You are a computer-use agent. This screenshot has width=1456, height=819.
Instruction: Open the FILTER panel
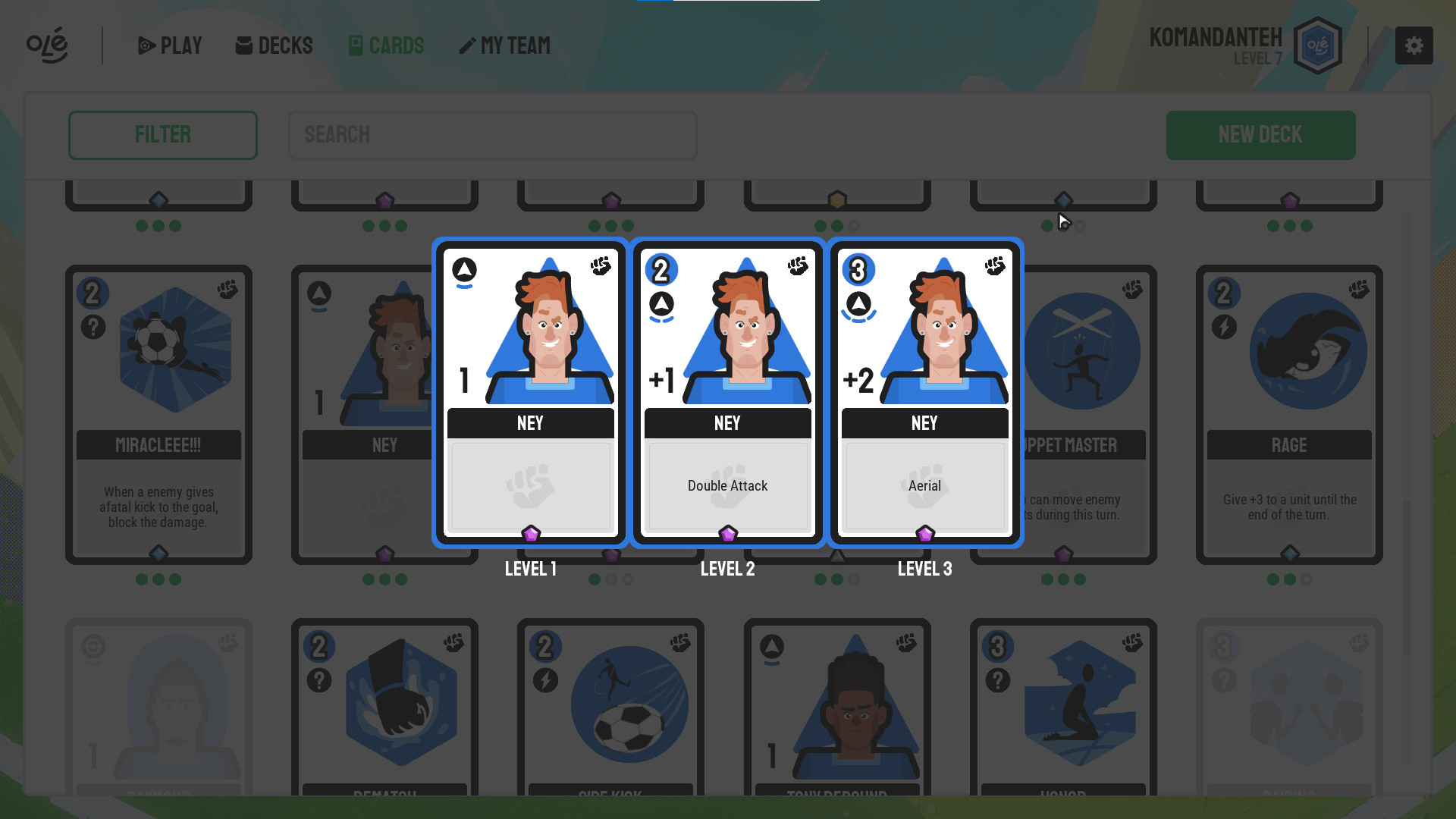162,135
